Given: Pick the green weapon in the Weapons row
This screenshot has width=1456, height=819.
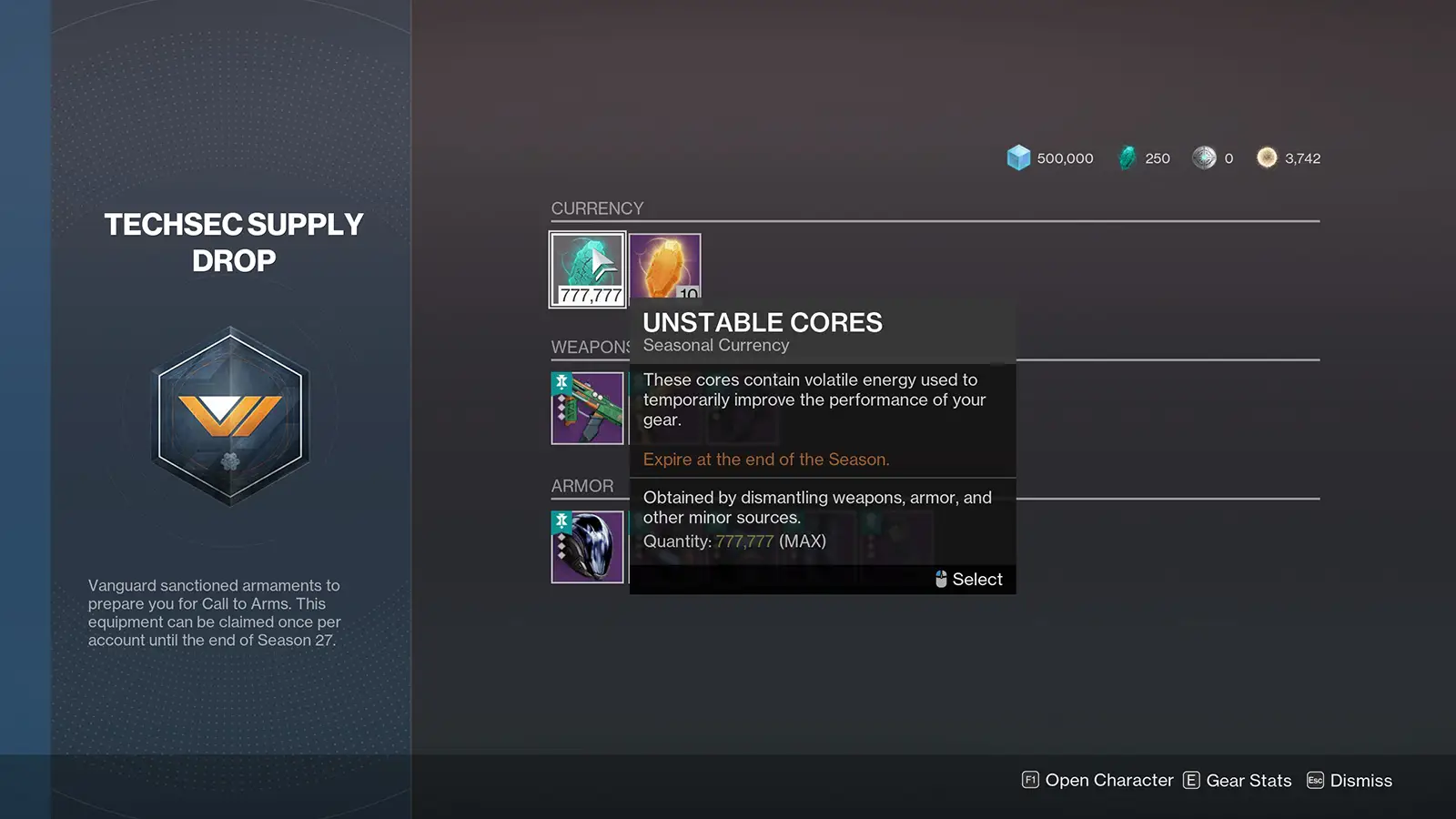Looking at the screenshot, I should [x=587, y=408].
